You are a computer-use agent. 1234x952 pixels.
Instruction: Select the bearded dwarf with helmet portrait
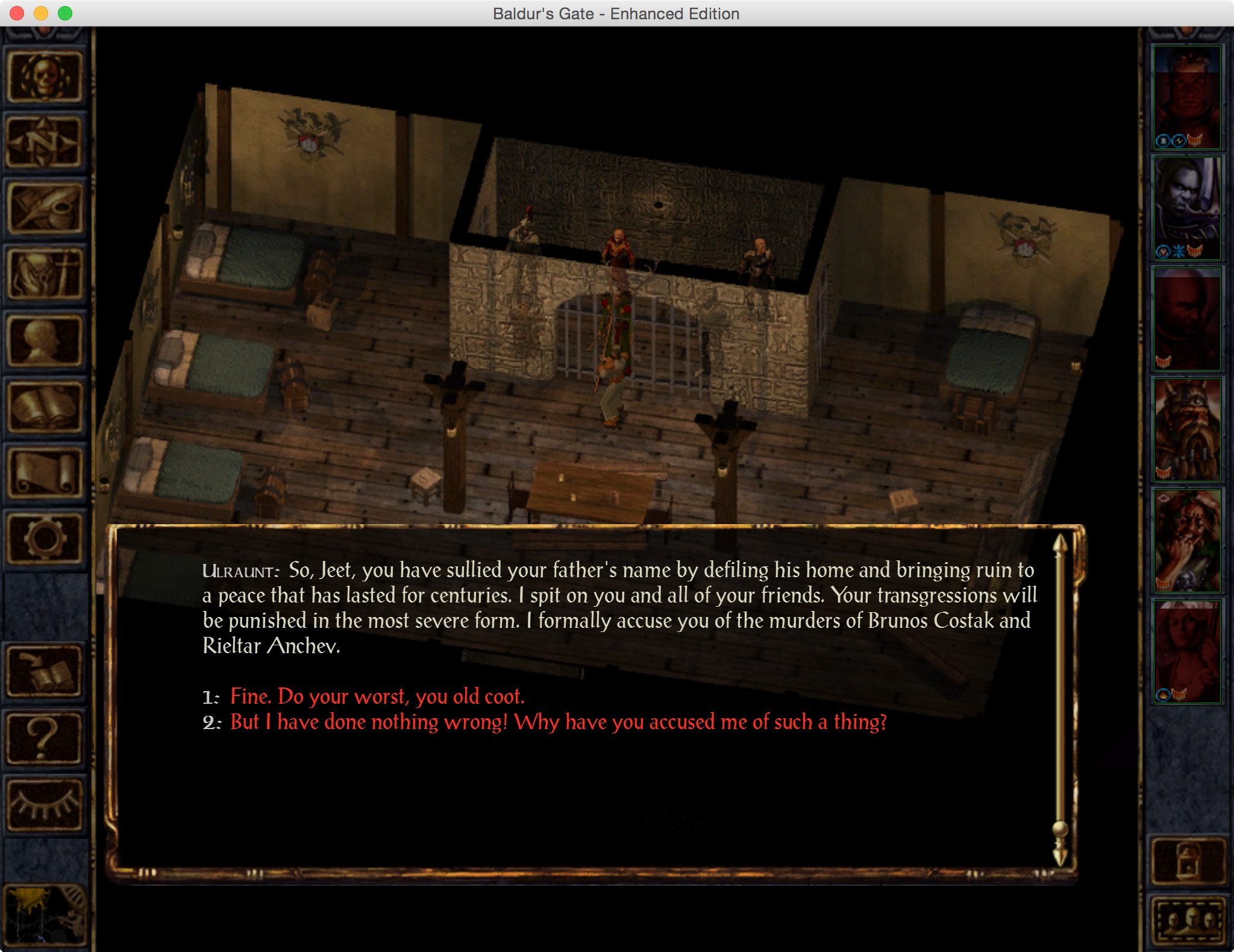[1186, 430]
